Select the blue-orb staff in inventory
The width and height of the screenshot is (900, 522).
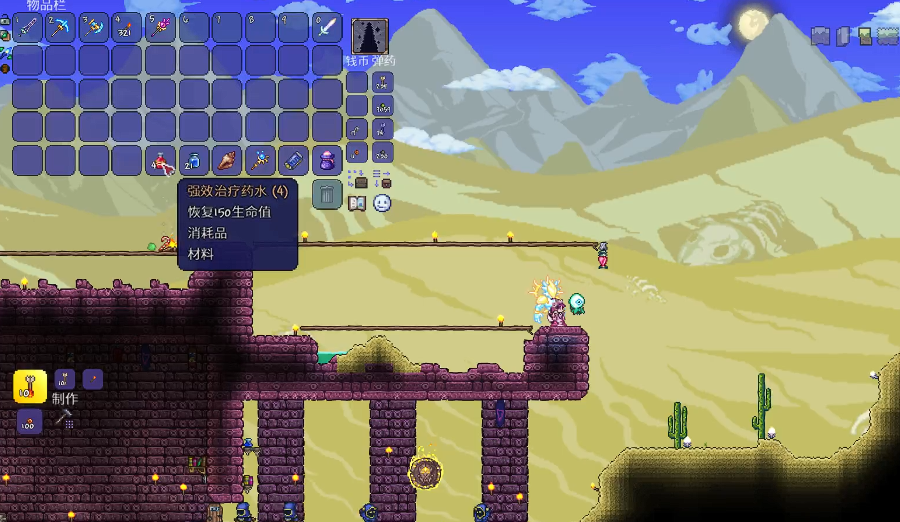(260, 160)
